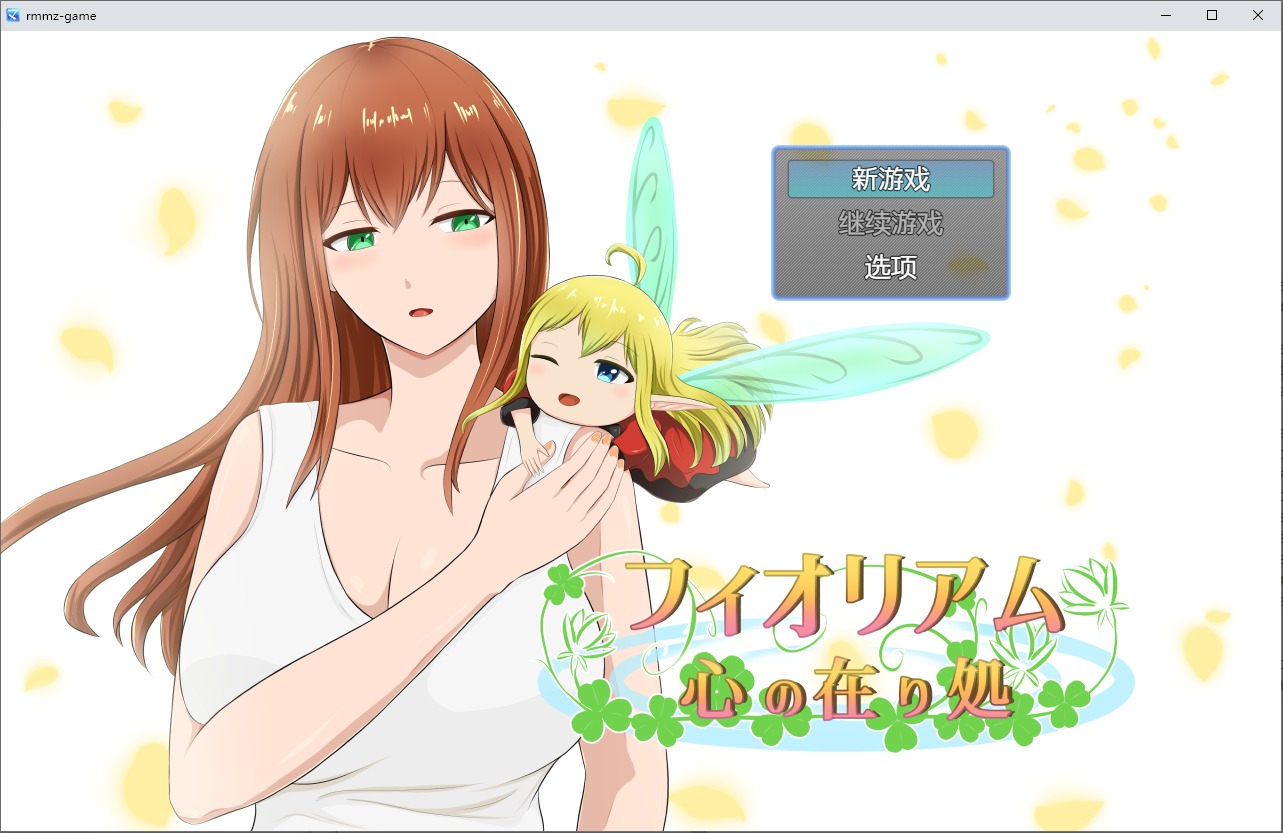
Task: Maximize the rmmz-game window
Action: (1211, 15)
